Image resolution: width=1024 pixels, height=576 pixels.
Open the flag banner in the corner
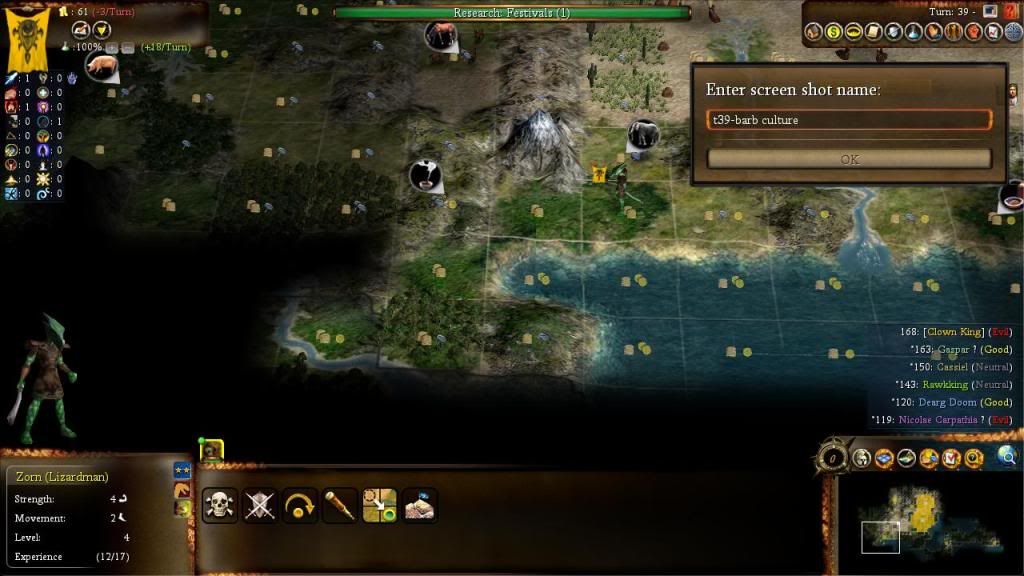coord(24,41)
